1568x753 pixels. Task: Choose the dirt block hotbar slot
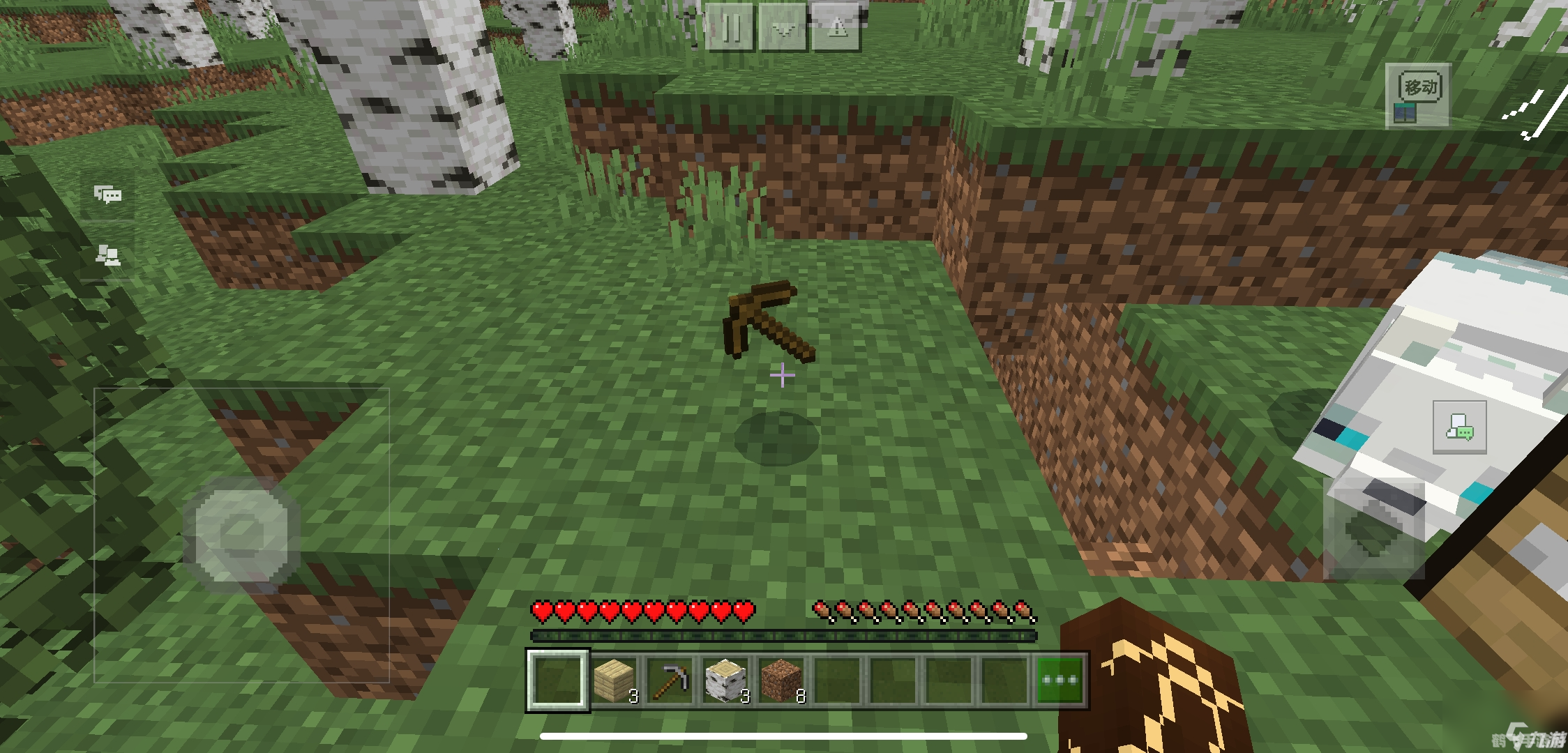tap(781, 680)
